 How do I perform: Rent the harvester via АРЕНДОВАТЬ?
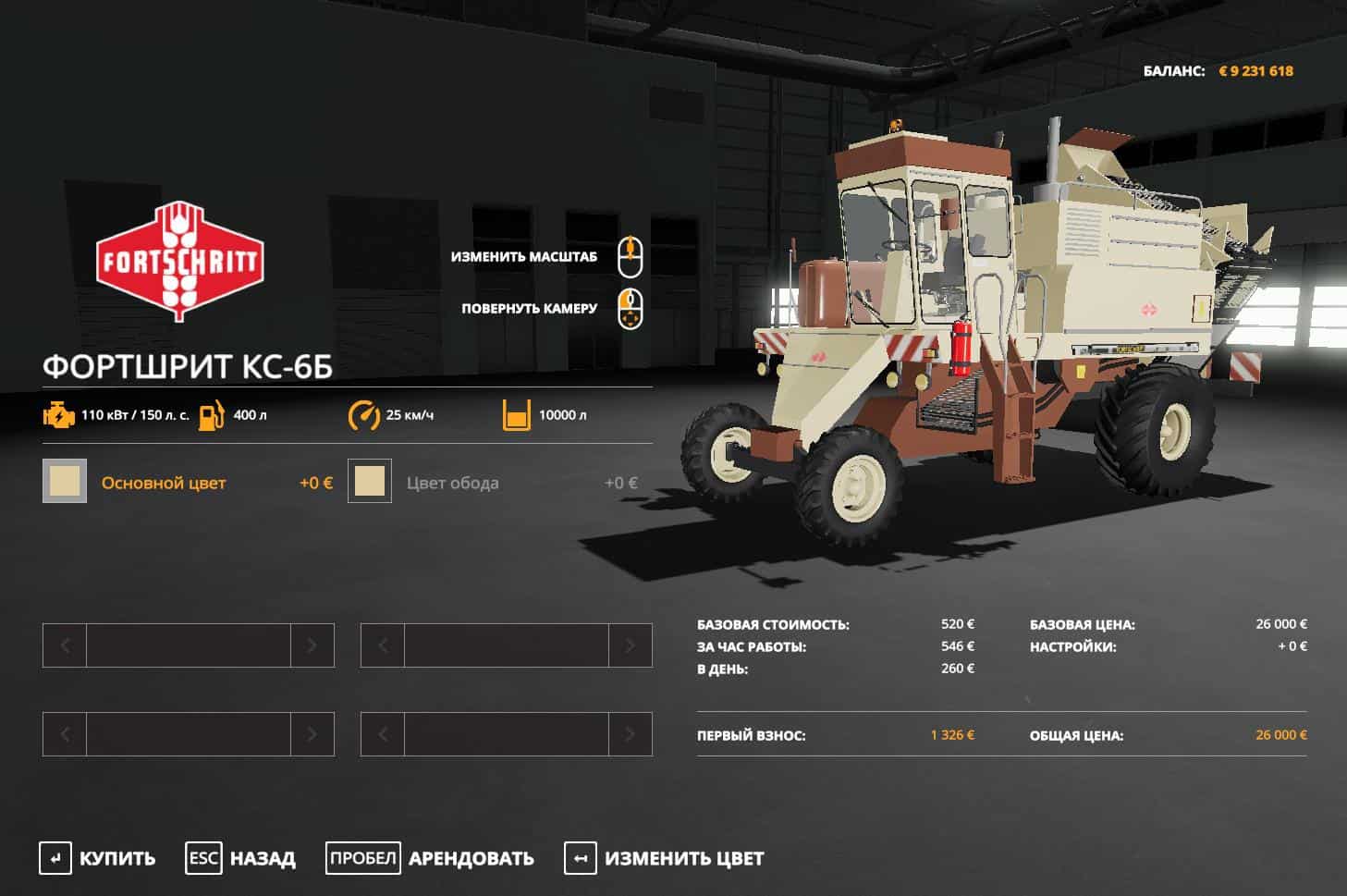tap(431, 858)
